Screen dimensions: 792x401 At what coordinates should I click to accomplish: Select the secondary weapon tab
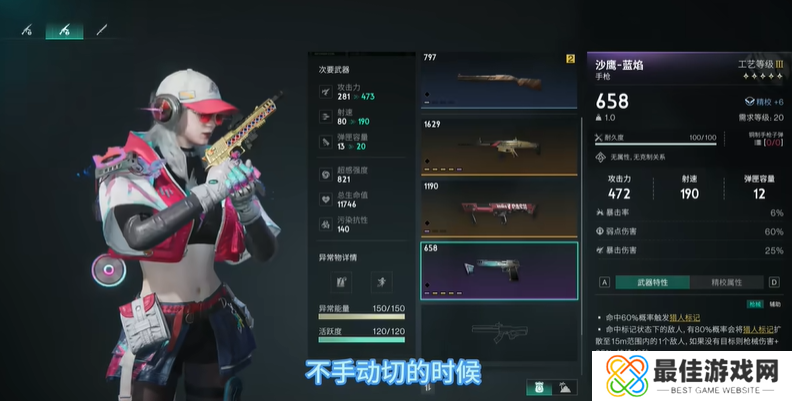click(65, 31)
